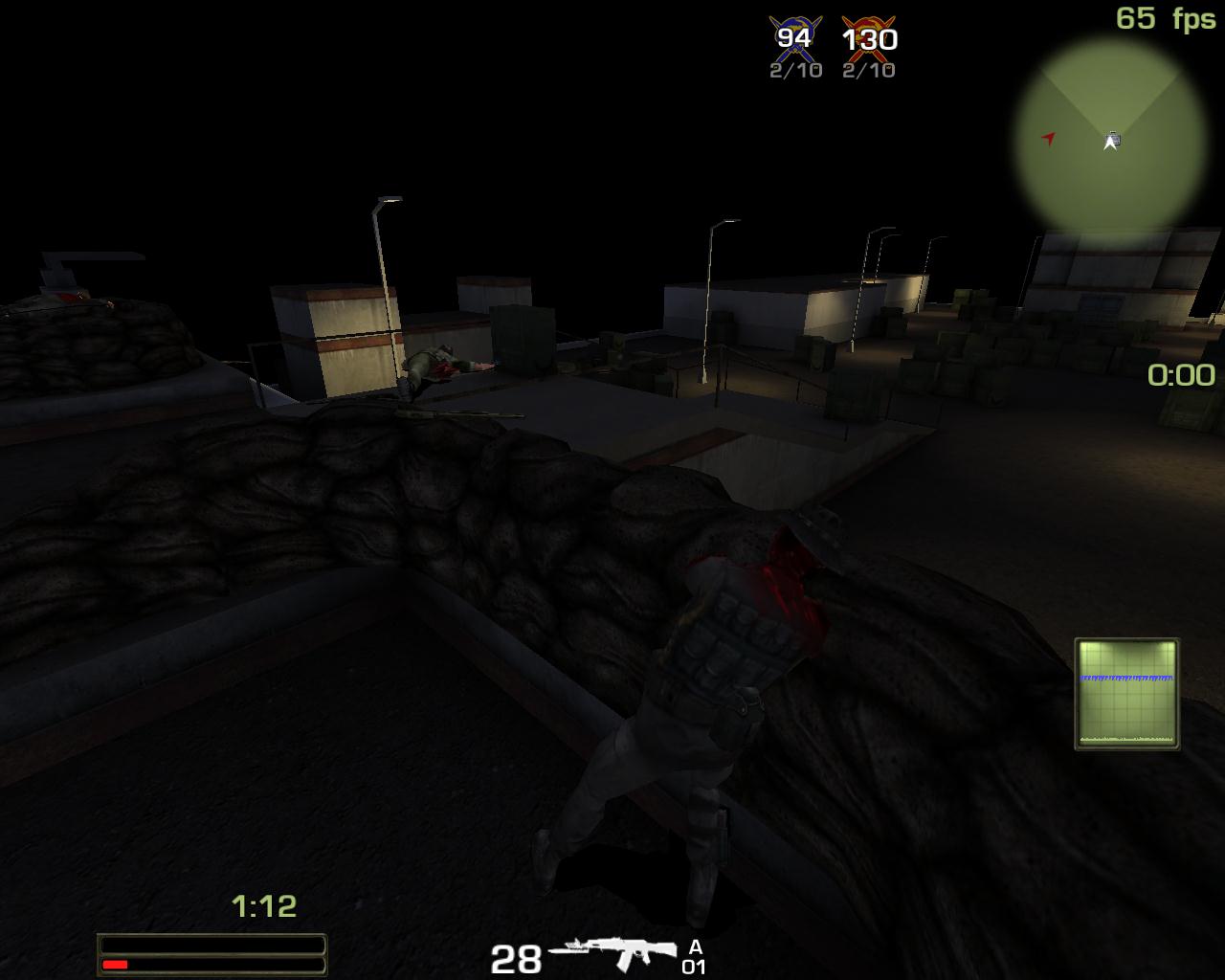Click the red arrow marker on radar
Image resolution: width=1225 pixels, height=980 pixels.
(1049, 139)
